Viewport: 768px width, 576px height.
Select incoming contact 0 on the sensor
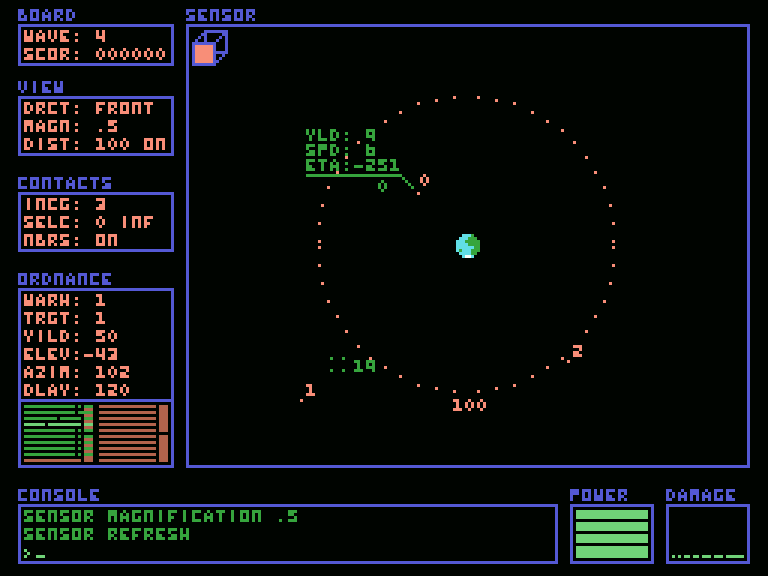tap(424, 180)
